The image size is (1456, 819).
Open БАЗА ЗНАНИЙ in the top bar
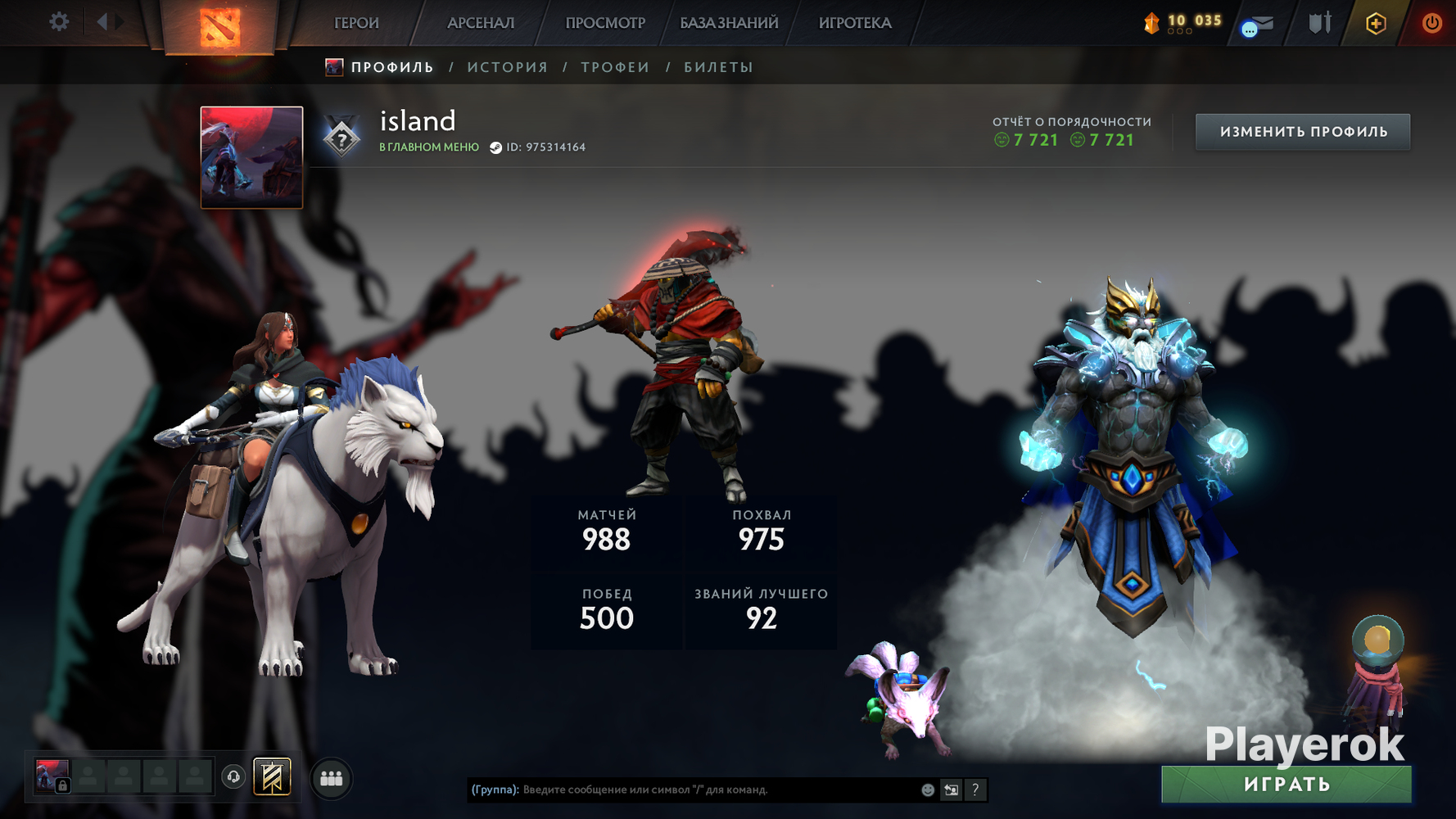729,23
